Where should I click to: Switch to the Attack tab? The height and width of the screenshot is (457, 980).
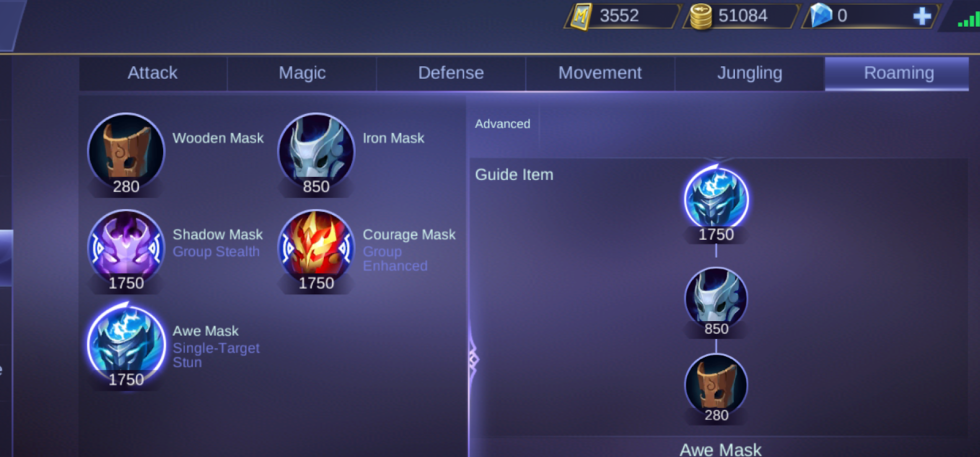click(x=152, y=73)
